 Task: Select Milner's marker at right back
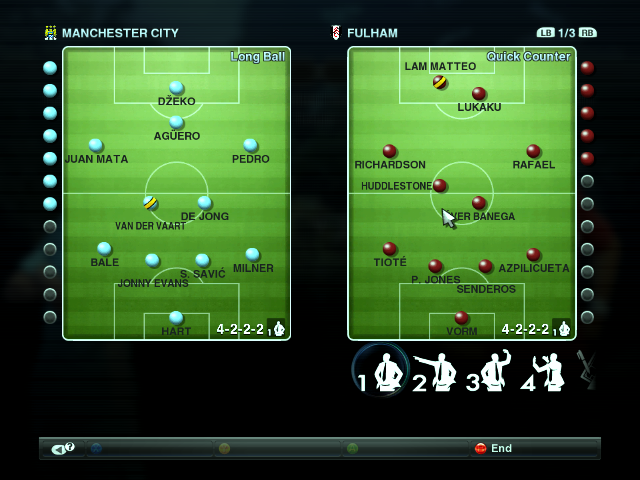coord(252,254)
